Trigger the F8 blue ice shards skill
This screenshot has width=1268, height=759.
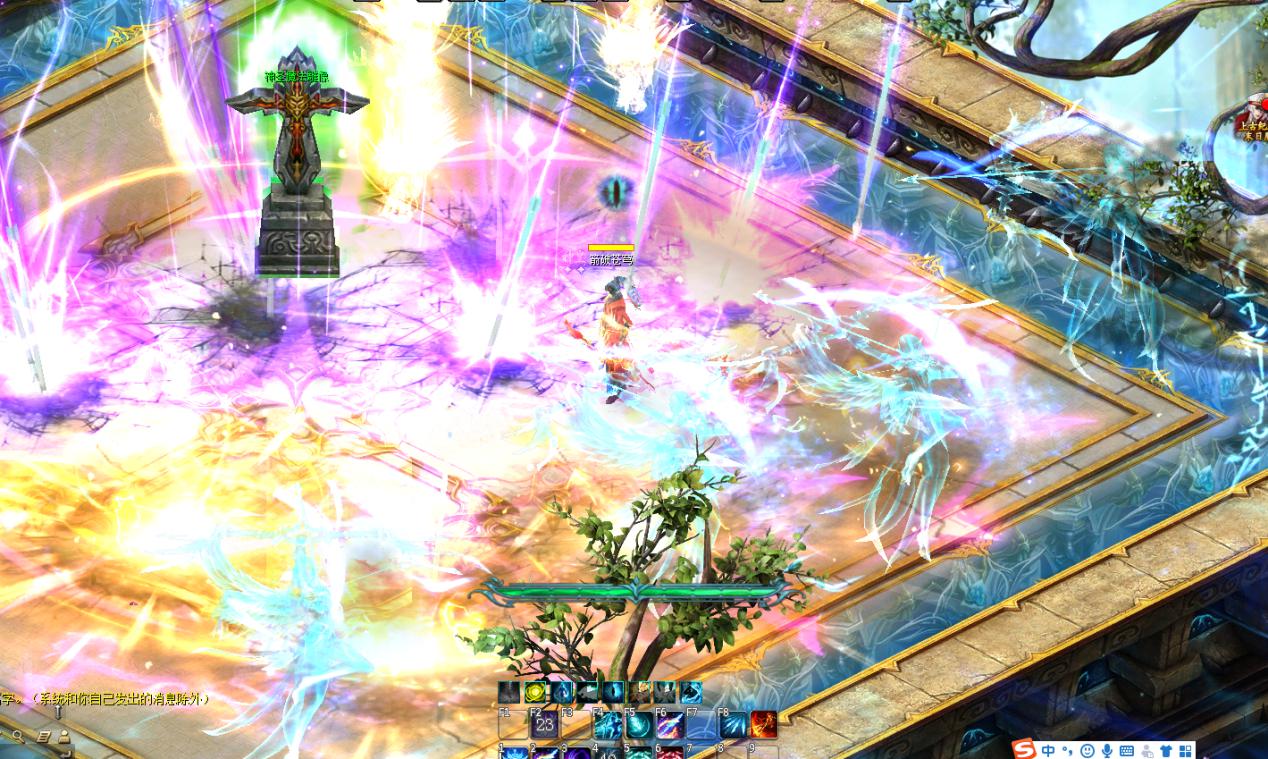pyautogui.click(x=733, y=725)
